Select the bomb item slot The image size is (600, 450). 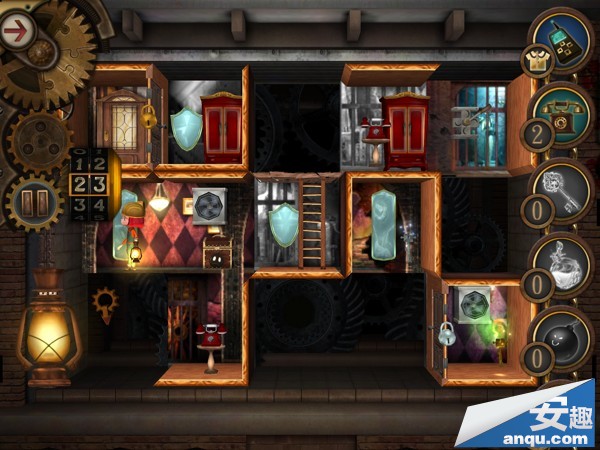point(563,336)
